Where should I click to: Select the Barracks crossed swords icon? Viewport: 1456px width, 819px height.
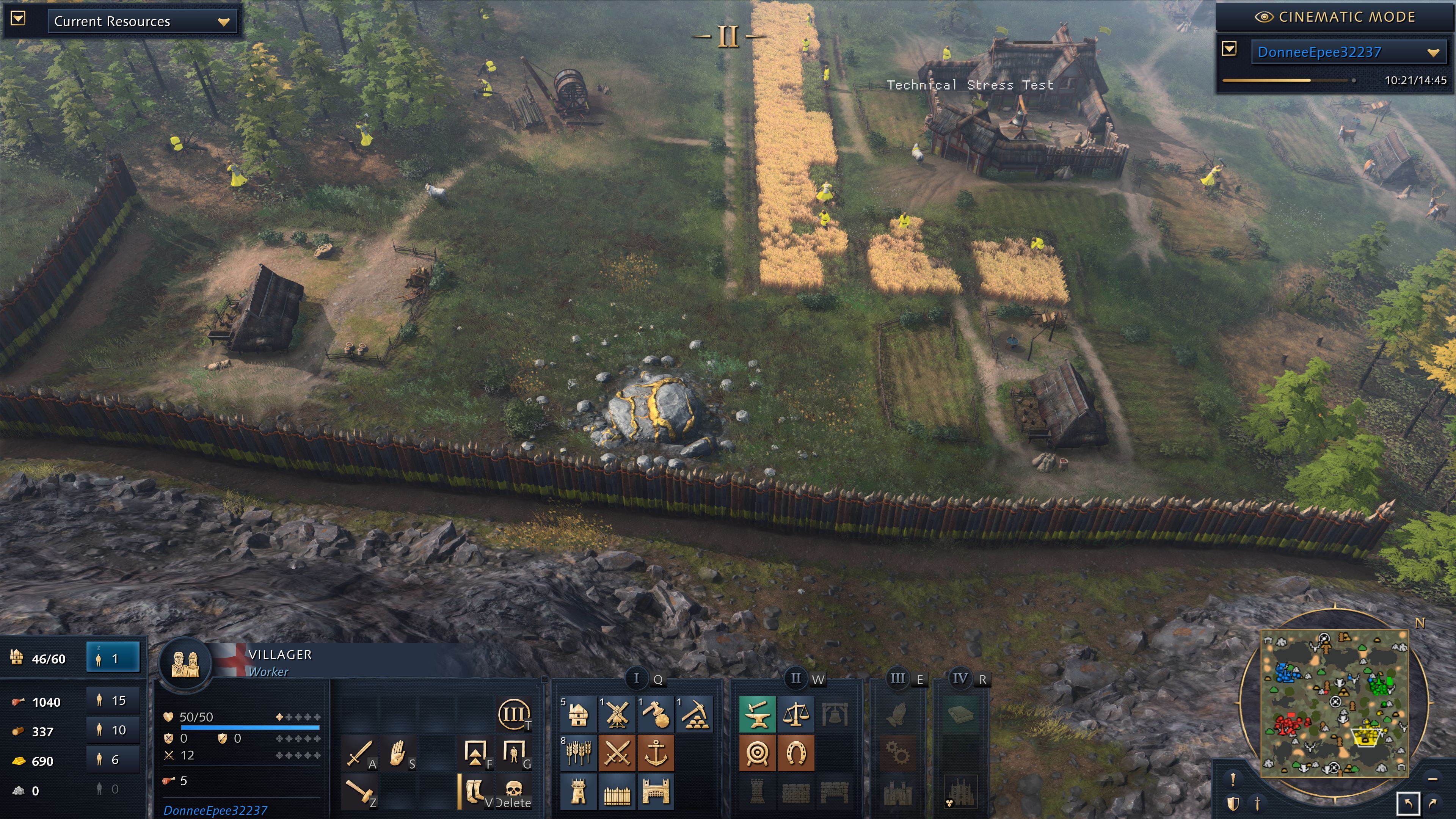pos(617,753)
